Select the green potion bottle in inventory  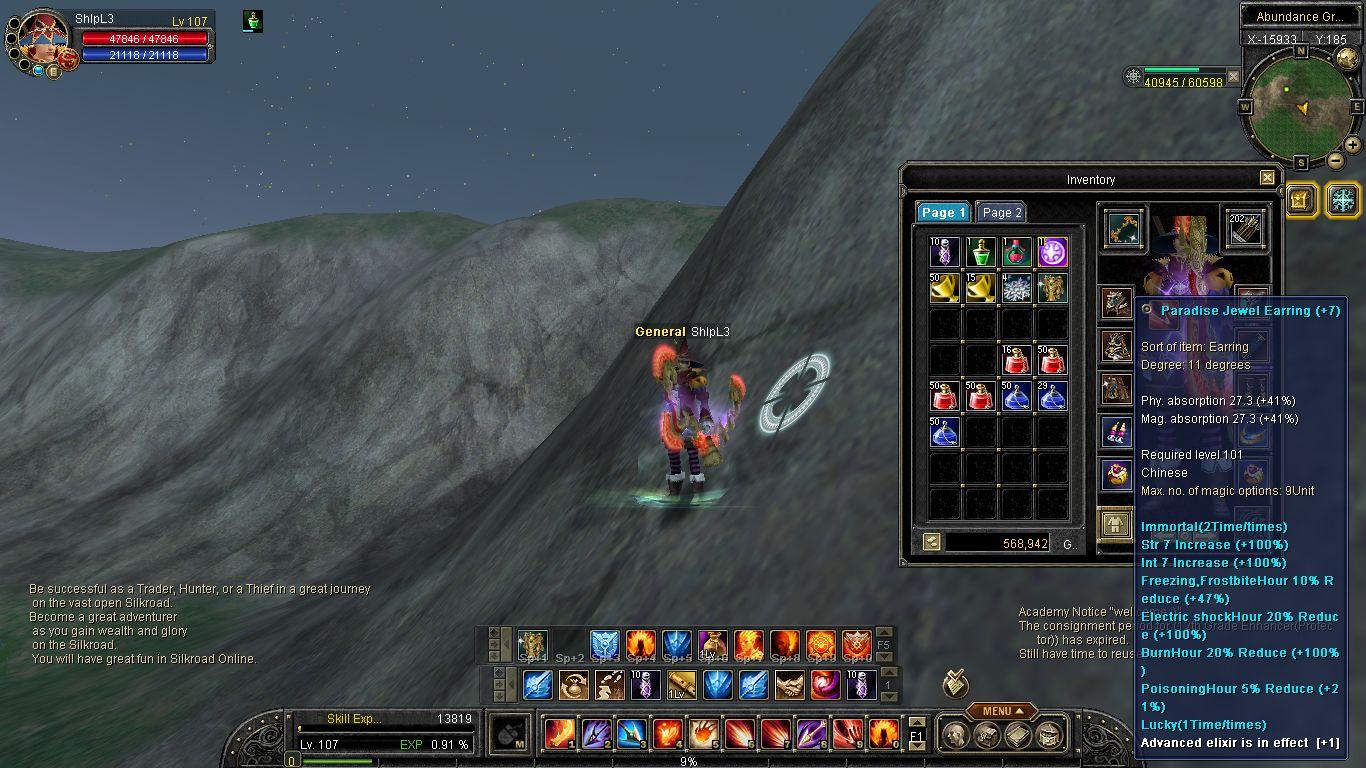(x=981, y=252)
